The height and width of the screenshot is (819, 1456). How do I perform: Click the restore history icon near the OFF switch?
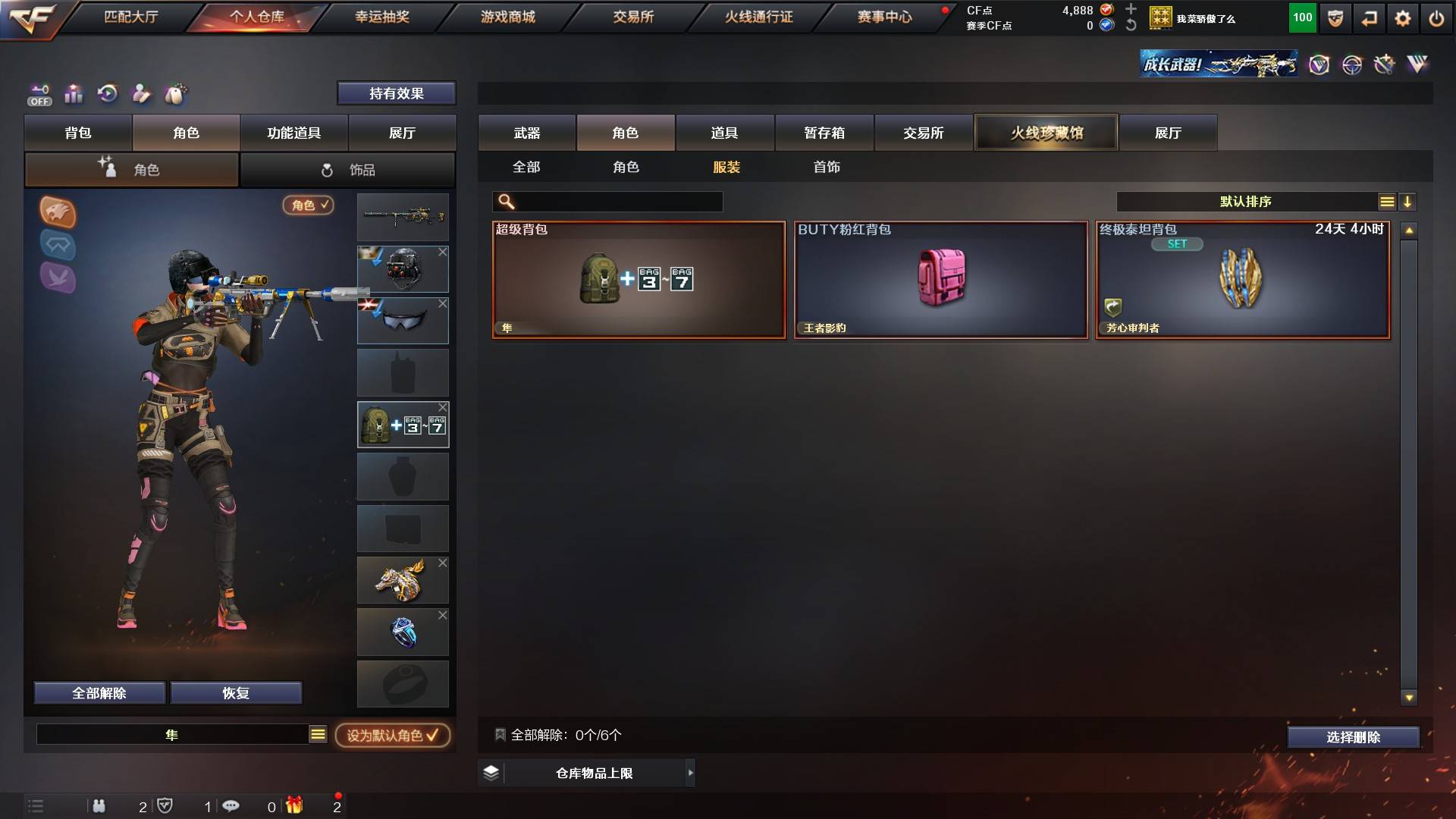[x=108, y=94]
